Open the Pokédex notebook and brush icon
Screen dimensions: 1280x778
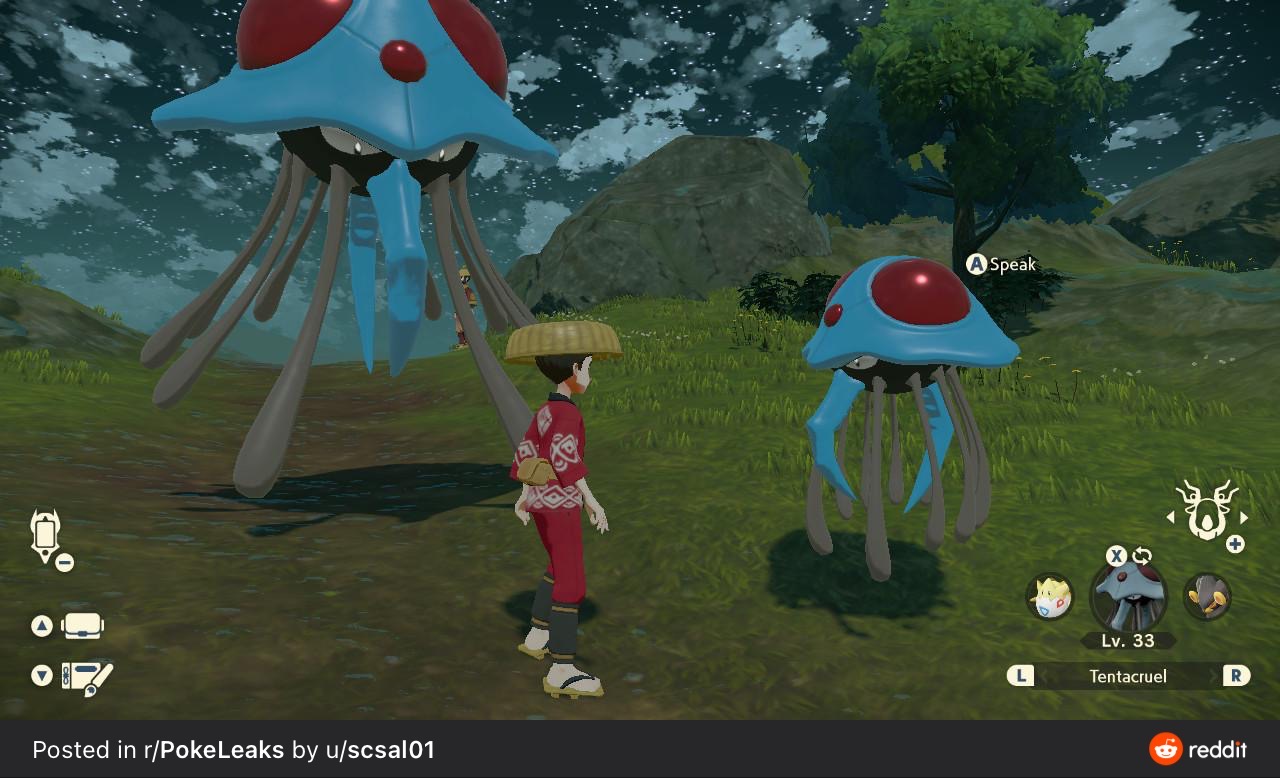click(87, 677)
